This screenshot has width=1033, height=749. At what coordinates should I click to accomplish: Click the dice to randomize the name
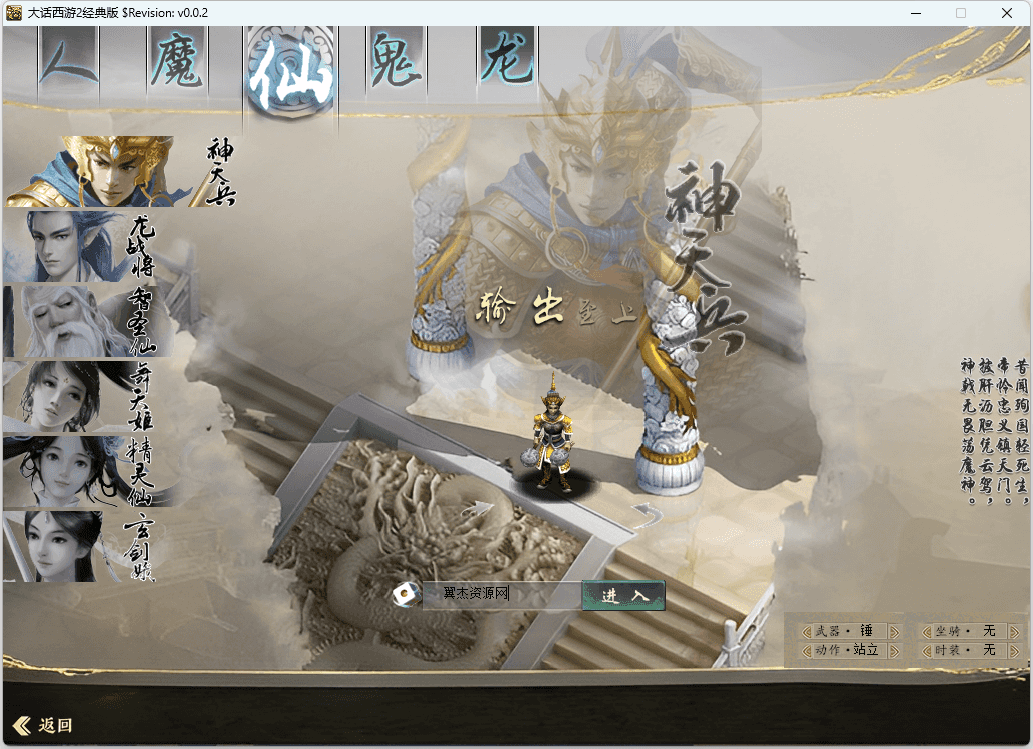coord(406,595)
